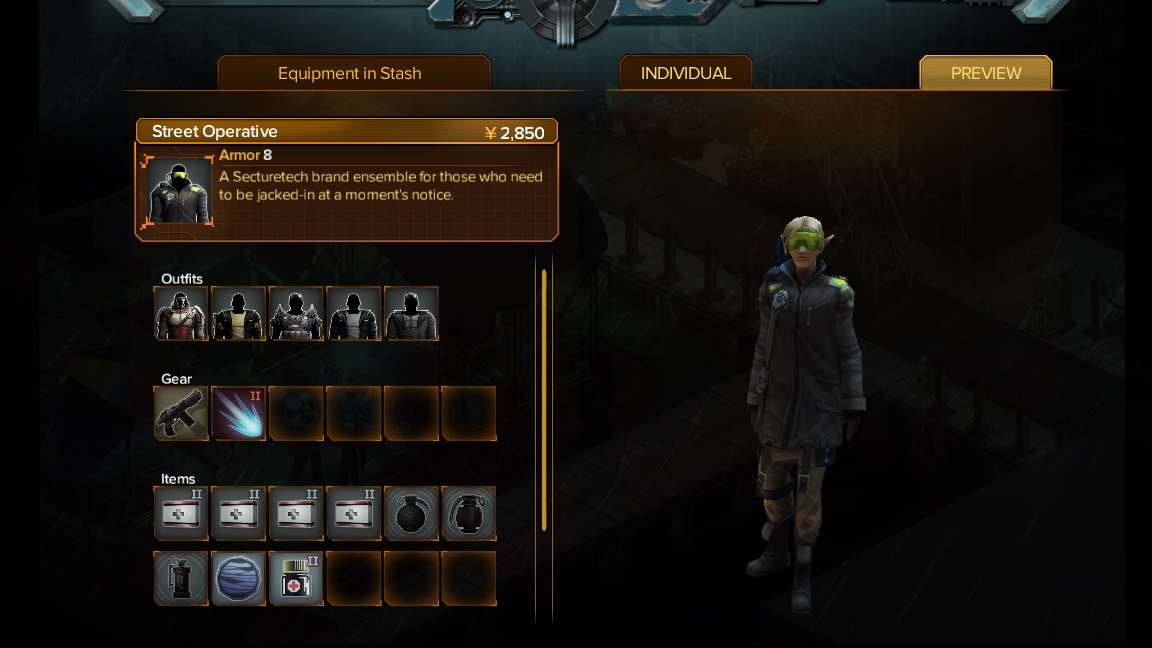Open the Equipment in Stash tab

350,73
